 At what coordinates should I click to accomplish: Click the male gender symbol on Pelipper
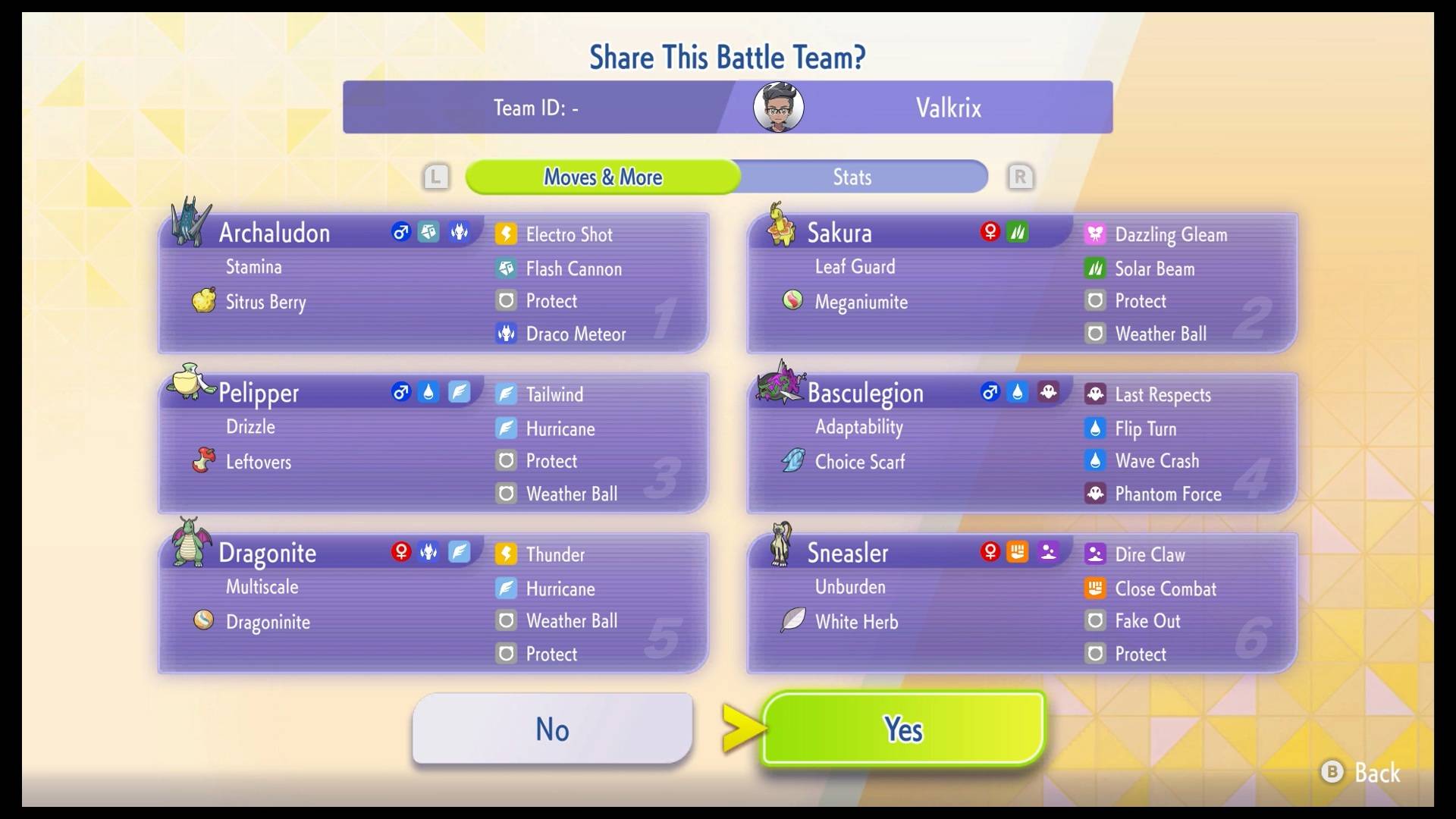pyautogui.click(x=400, y=392)
